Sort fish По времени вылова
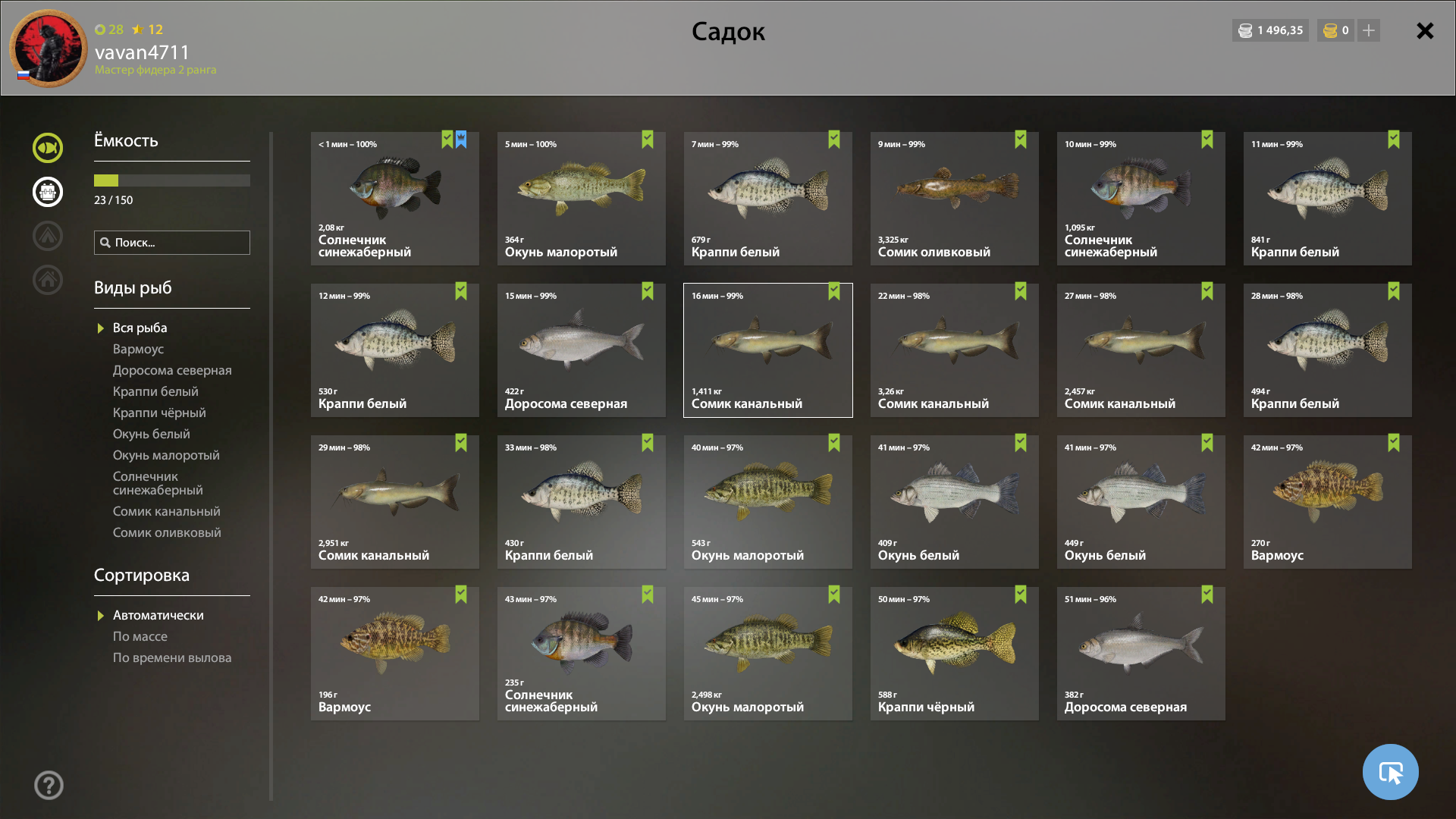Image resolution: width=1456 pixels, height=819 pixels. coord(172,657)
